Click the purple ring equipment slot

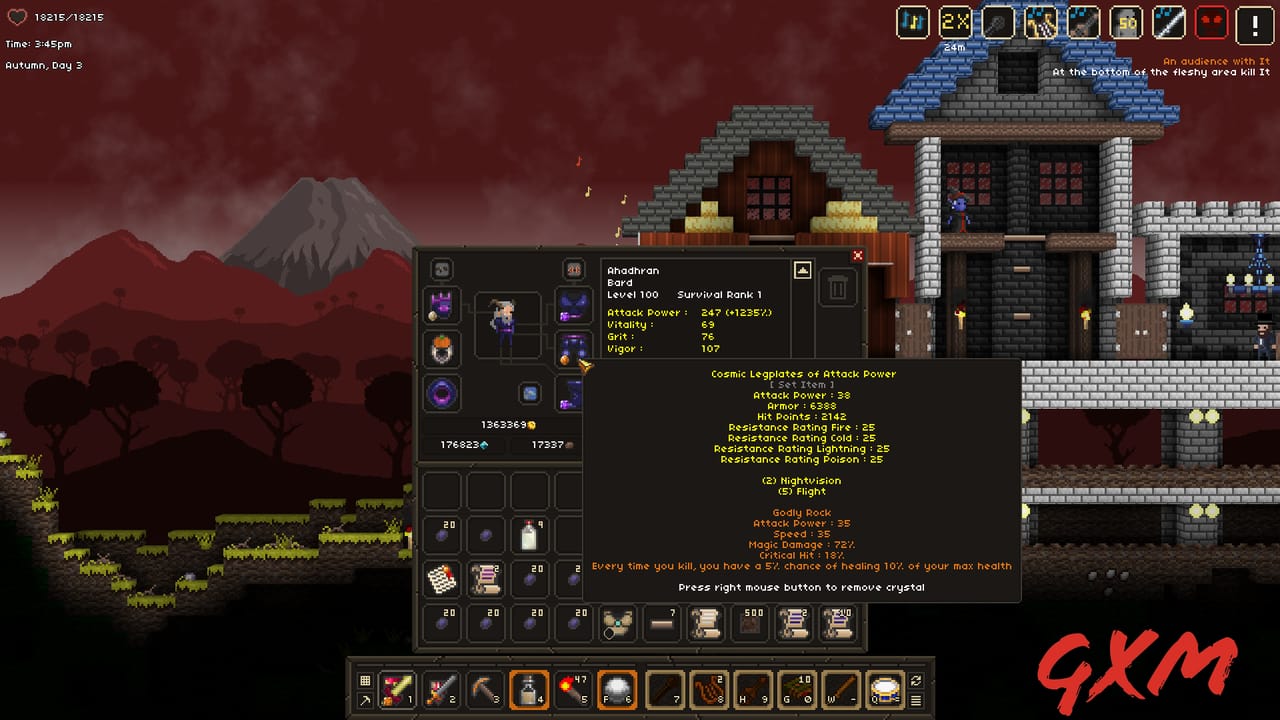(x=441, y=394)
